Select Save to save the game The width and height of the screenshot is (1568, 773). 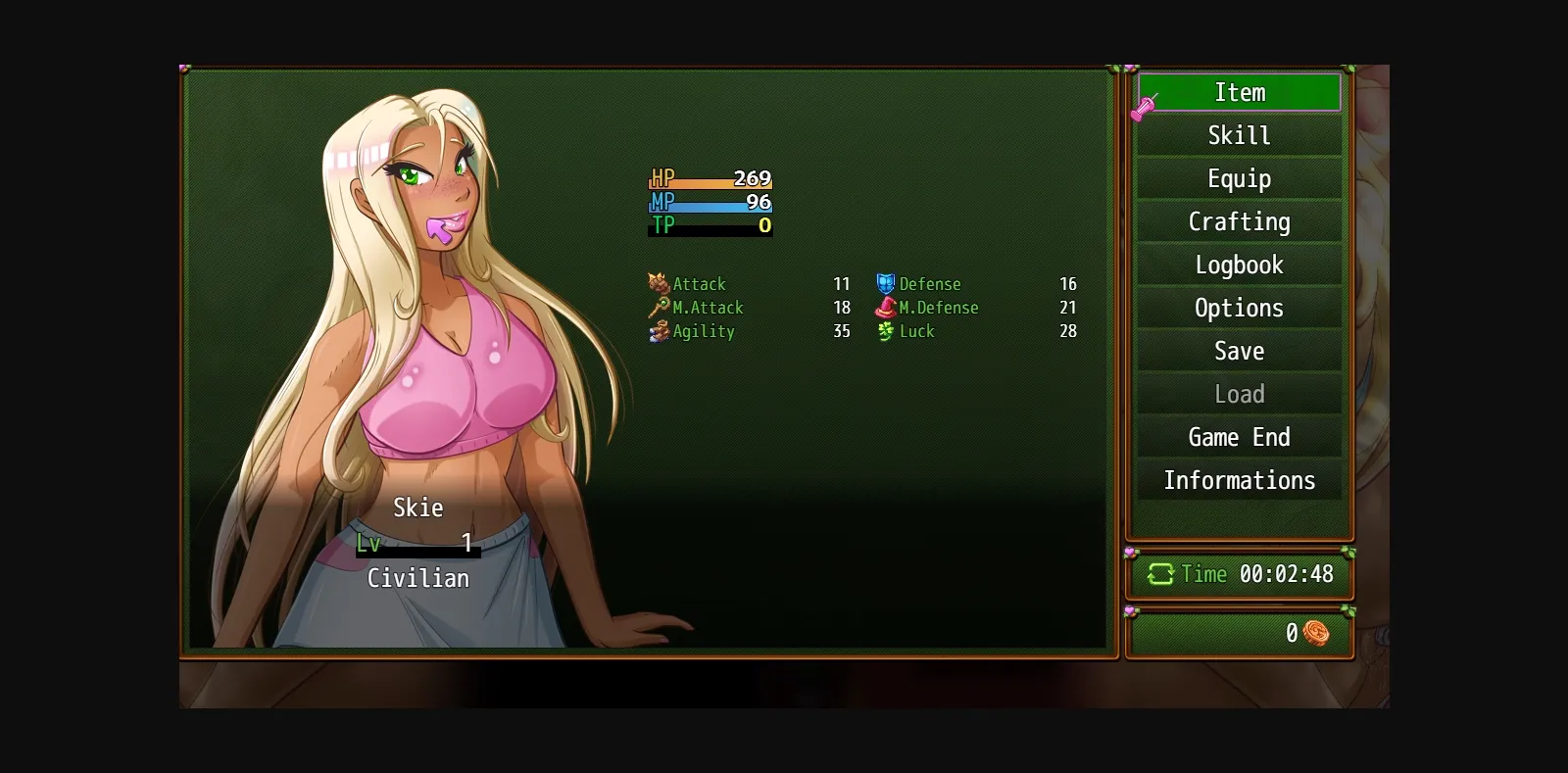click(1239, 351)
